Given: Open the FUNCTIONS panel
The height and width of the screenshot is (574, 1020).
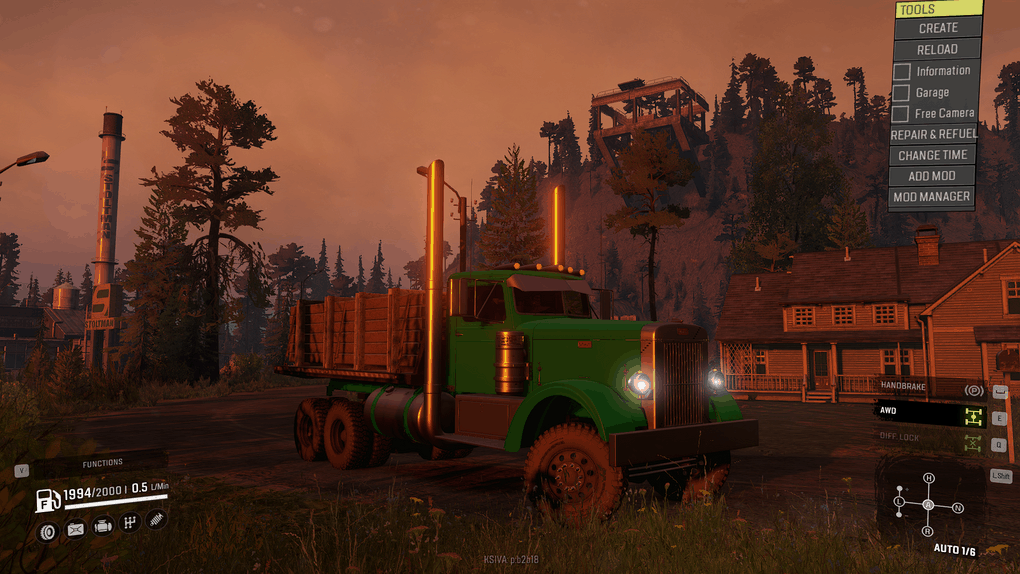Looking at the screenshot, I should (x=102, y=463).
